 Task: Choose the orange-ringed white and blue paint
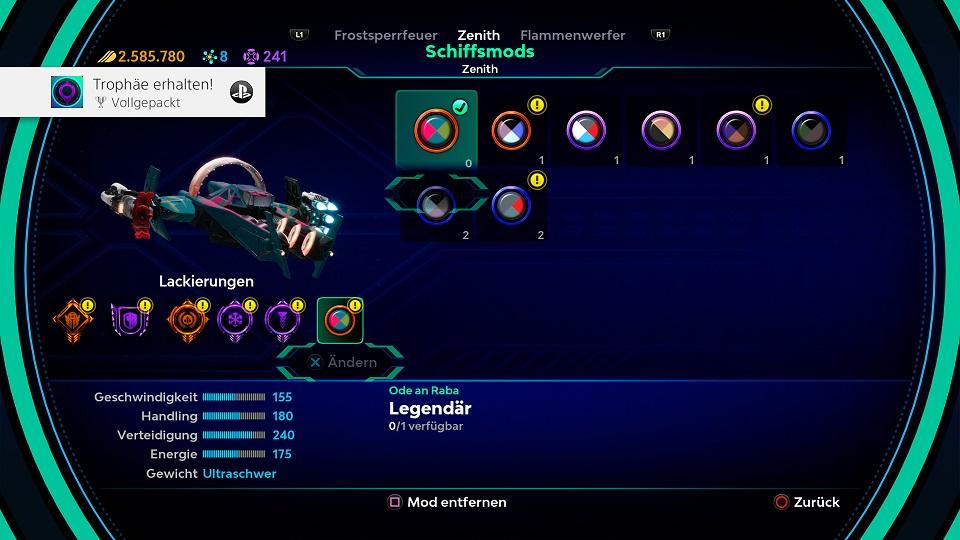click(511, 130)
